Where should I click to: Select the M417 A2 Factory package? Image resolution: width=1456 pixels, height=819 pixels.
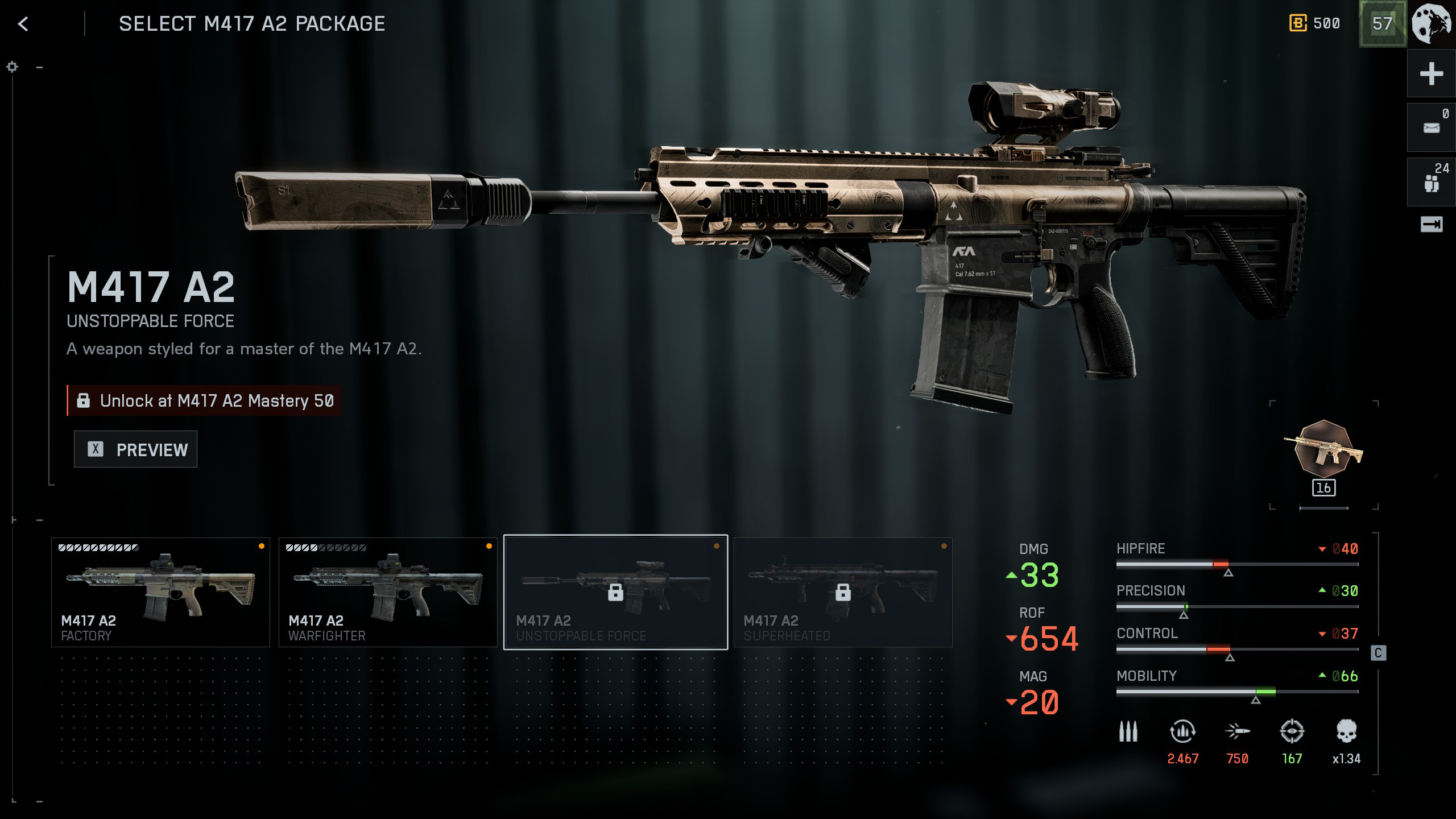pos(160,592)
